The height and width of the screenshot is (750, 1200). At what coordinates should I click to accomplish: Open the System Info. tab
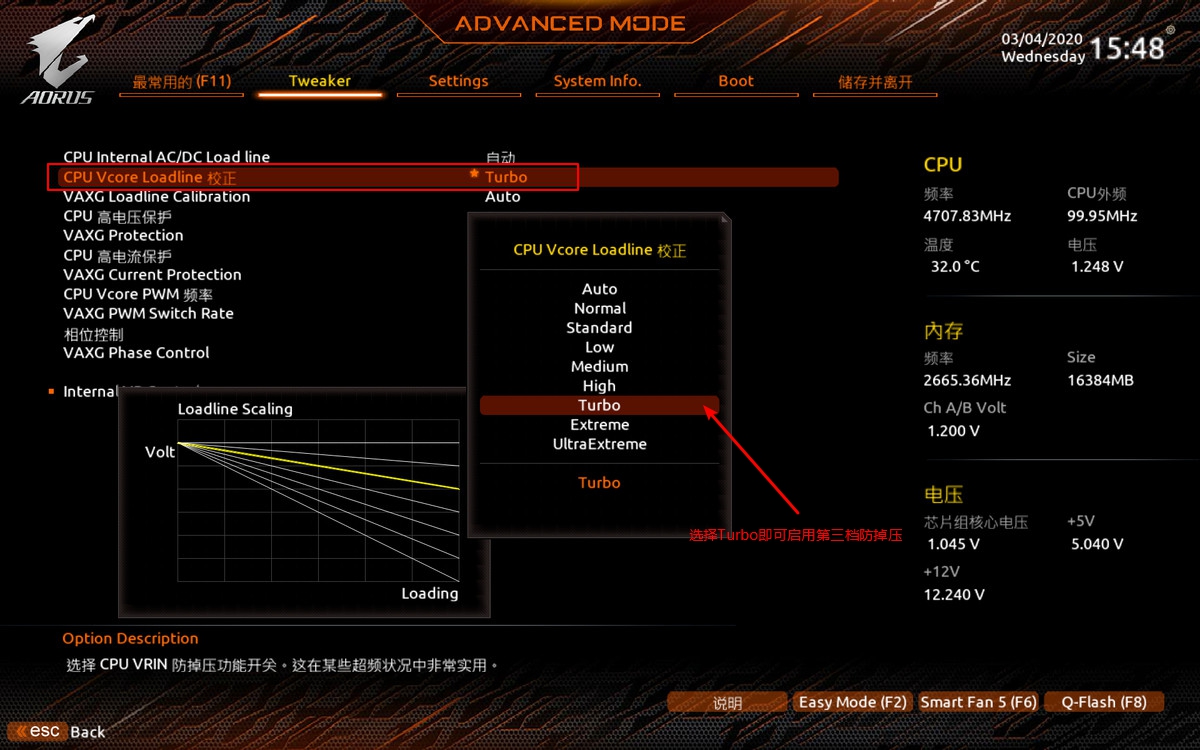[x=597, y=81]
